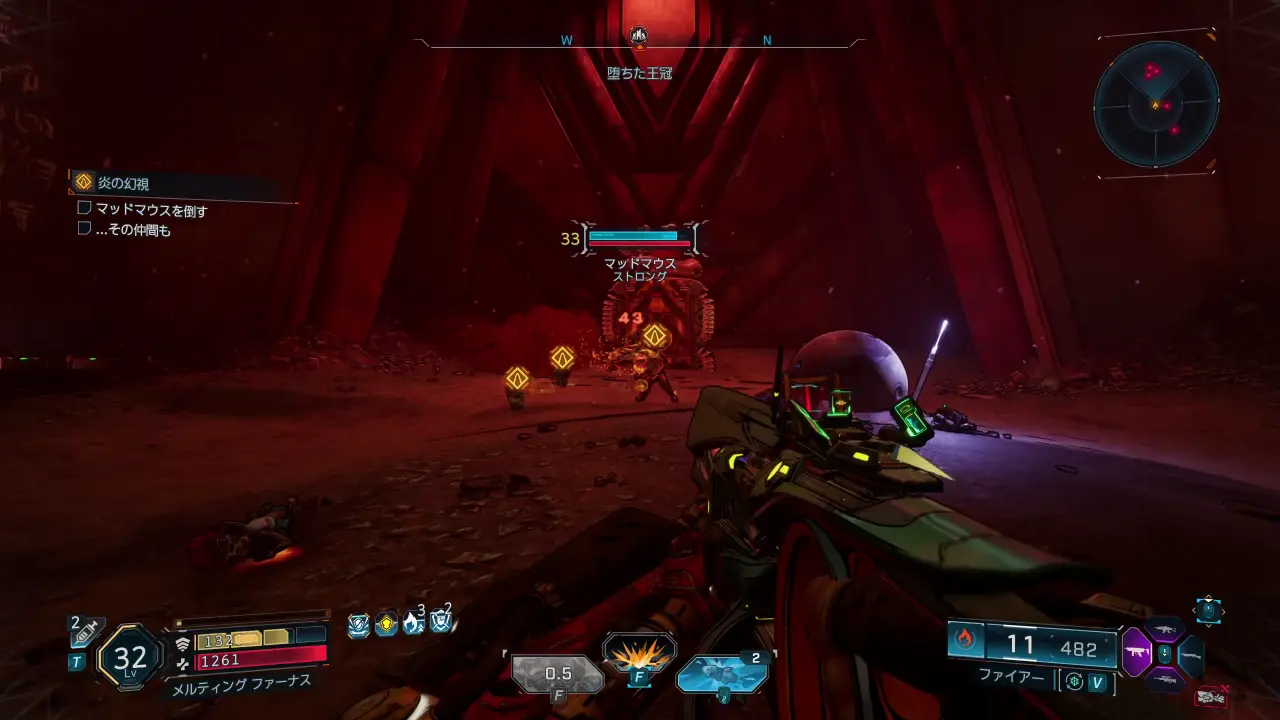Screen dimensions: 1280x720
Task: Click the red vehicle unavailable icon
Action: point(1211,695)
